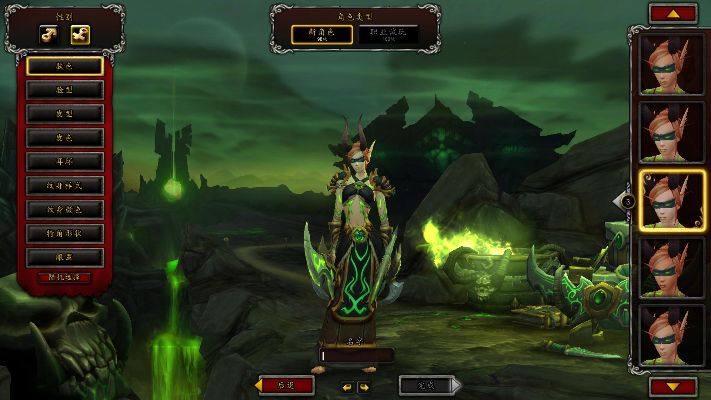
Task: Choose the 脸型 face shape option
Action: click(x=64, y=90)
